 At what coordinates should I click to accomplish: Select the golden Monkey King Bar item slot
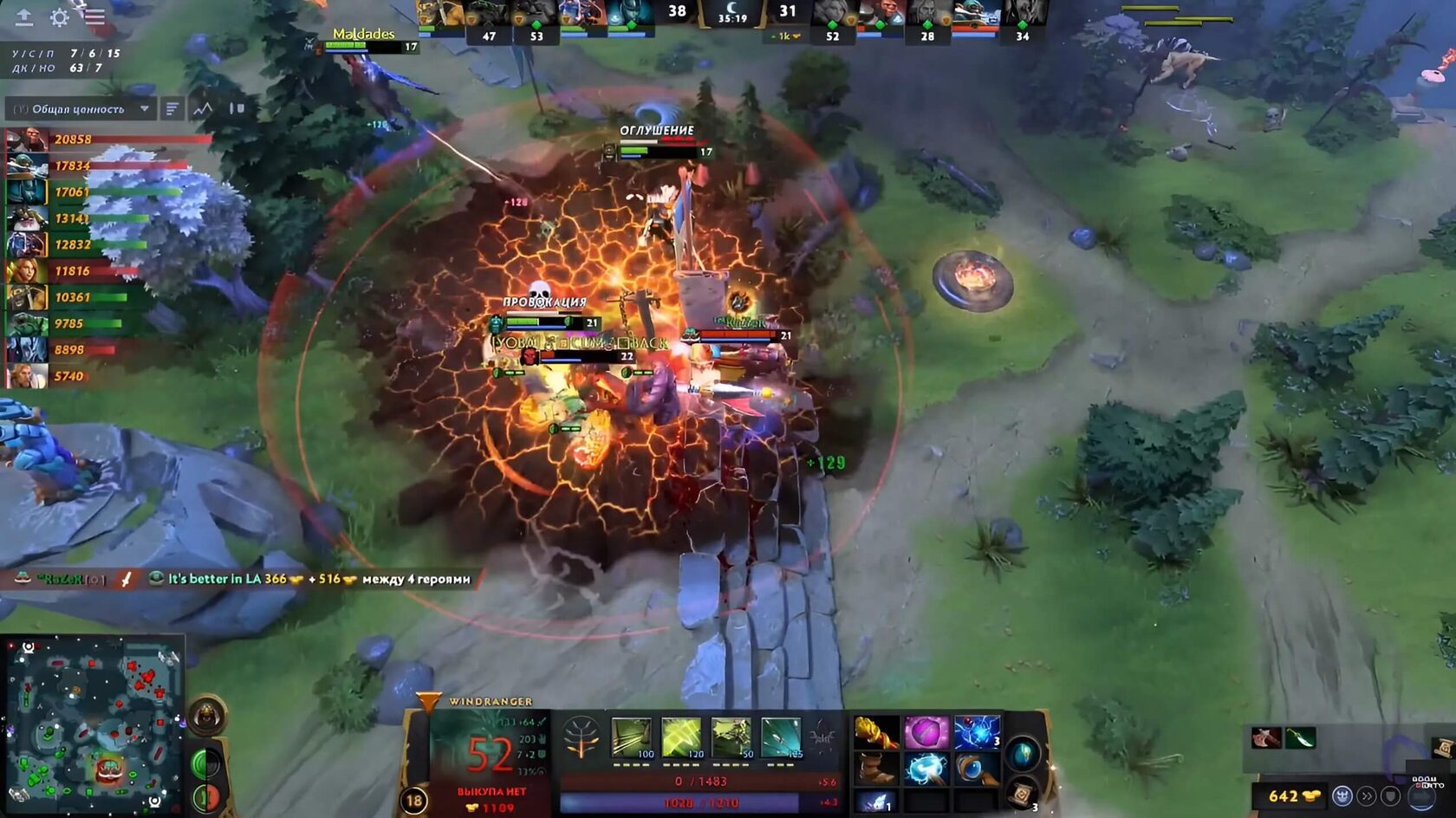coord(876,733)
